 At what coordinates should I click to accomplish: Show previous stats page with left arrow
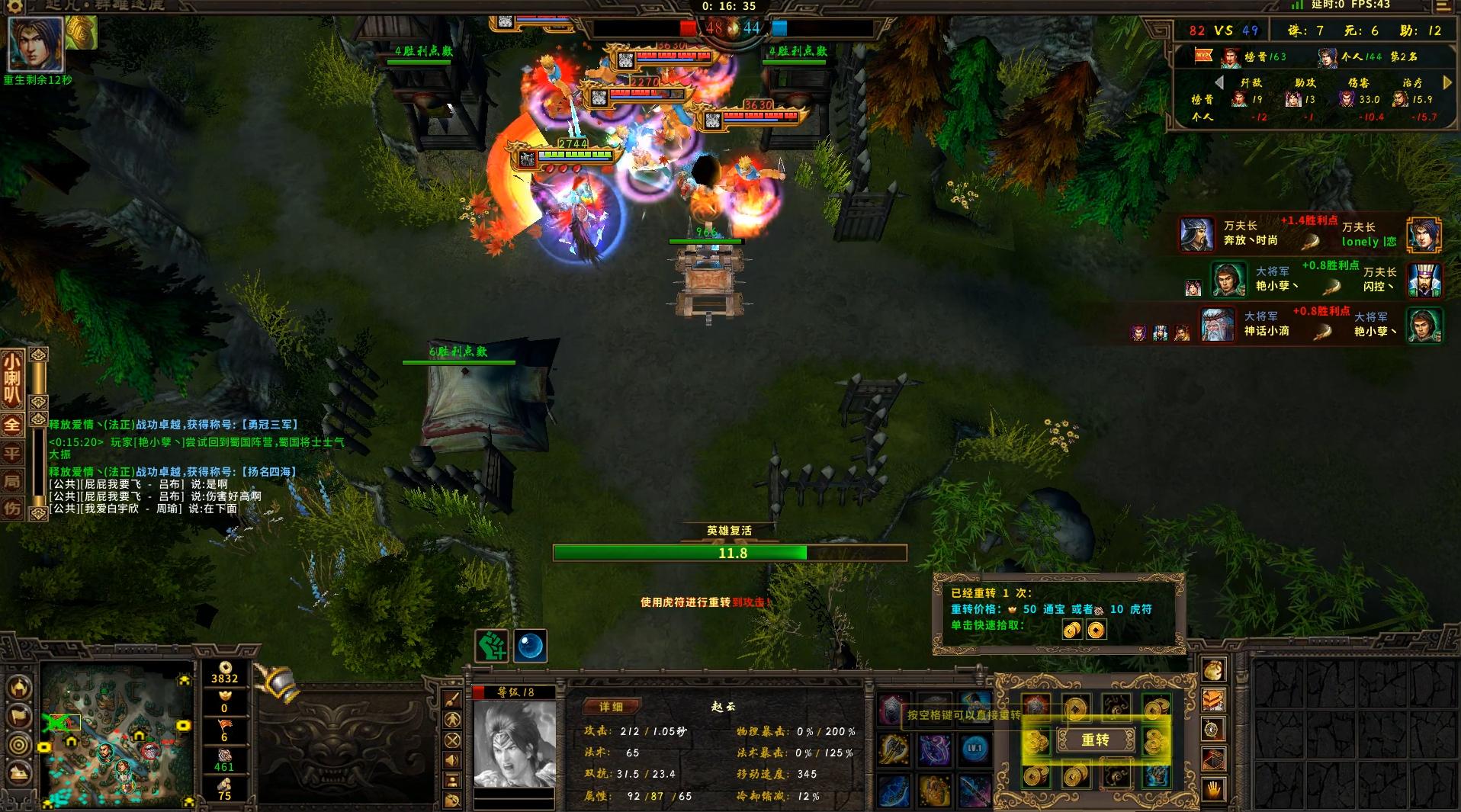[x=1219, y=82]
